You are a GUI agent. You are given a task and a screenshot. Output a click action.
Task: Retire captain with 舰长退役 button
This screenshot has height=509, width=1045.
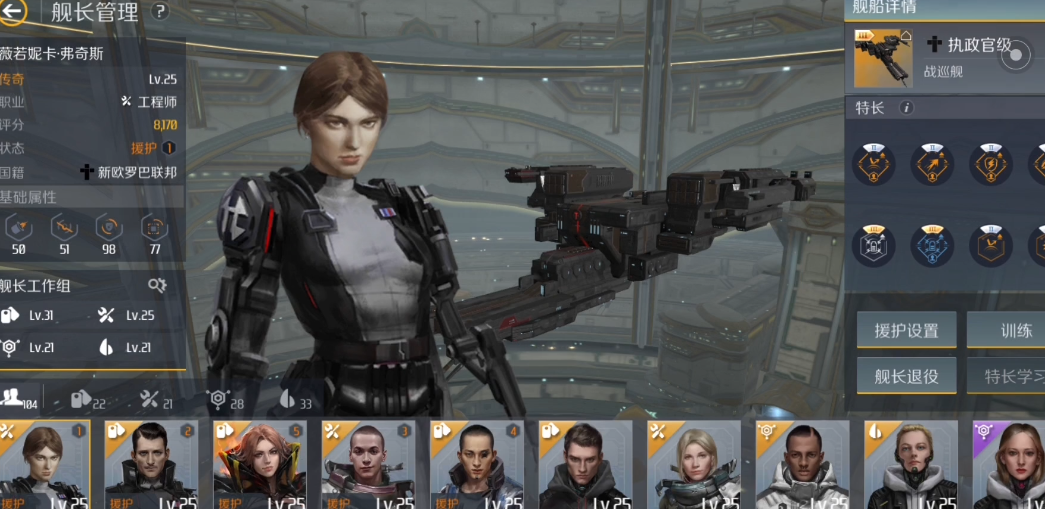coord(906,376)
